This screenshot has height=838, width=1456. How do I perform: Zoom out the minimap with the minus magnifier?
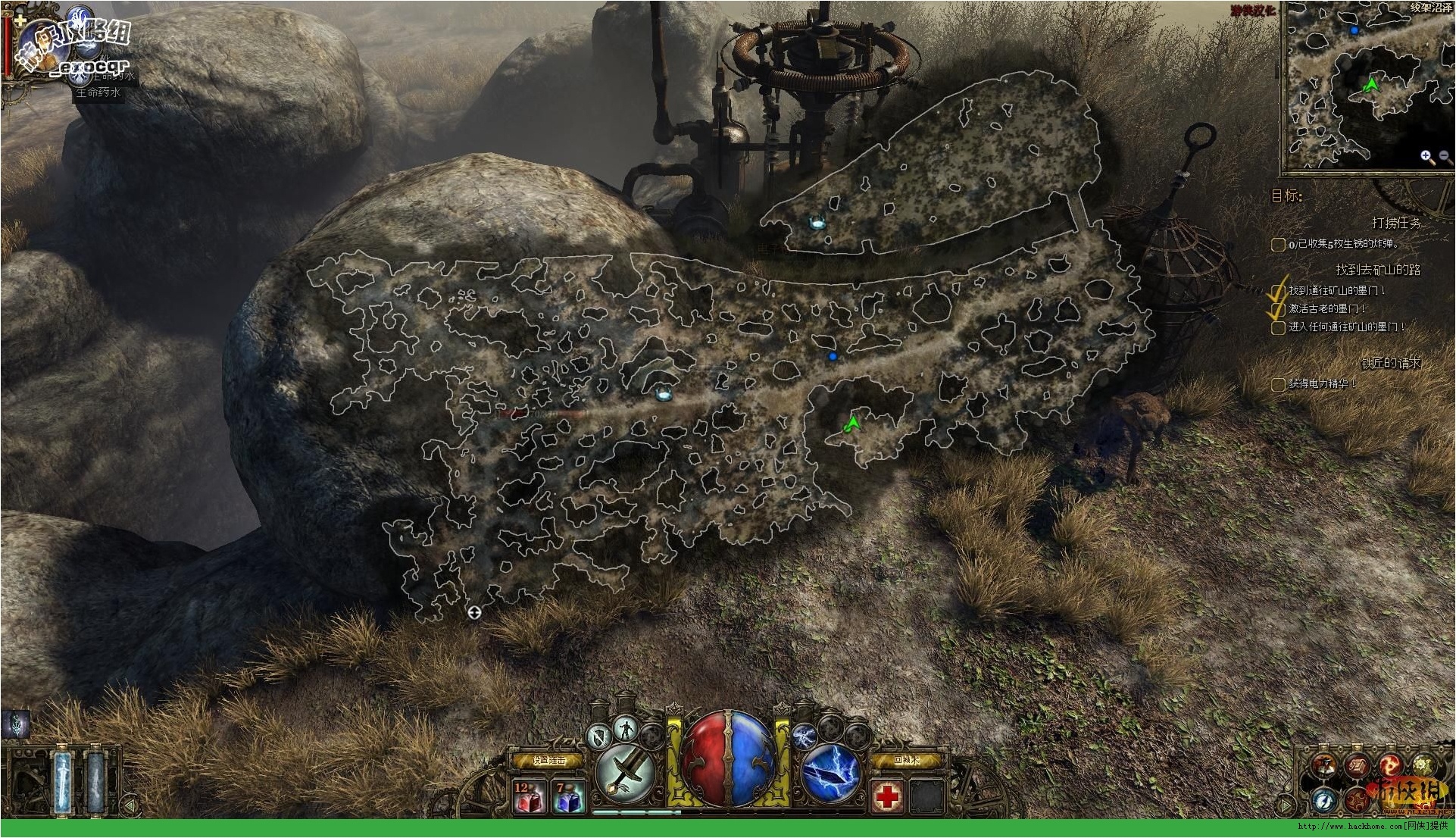(x=1444, y=157)
